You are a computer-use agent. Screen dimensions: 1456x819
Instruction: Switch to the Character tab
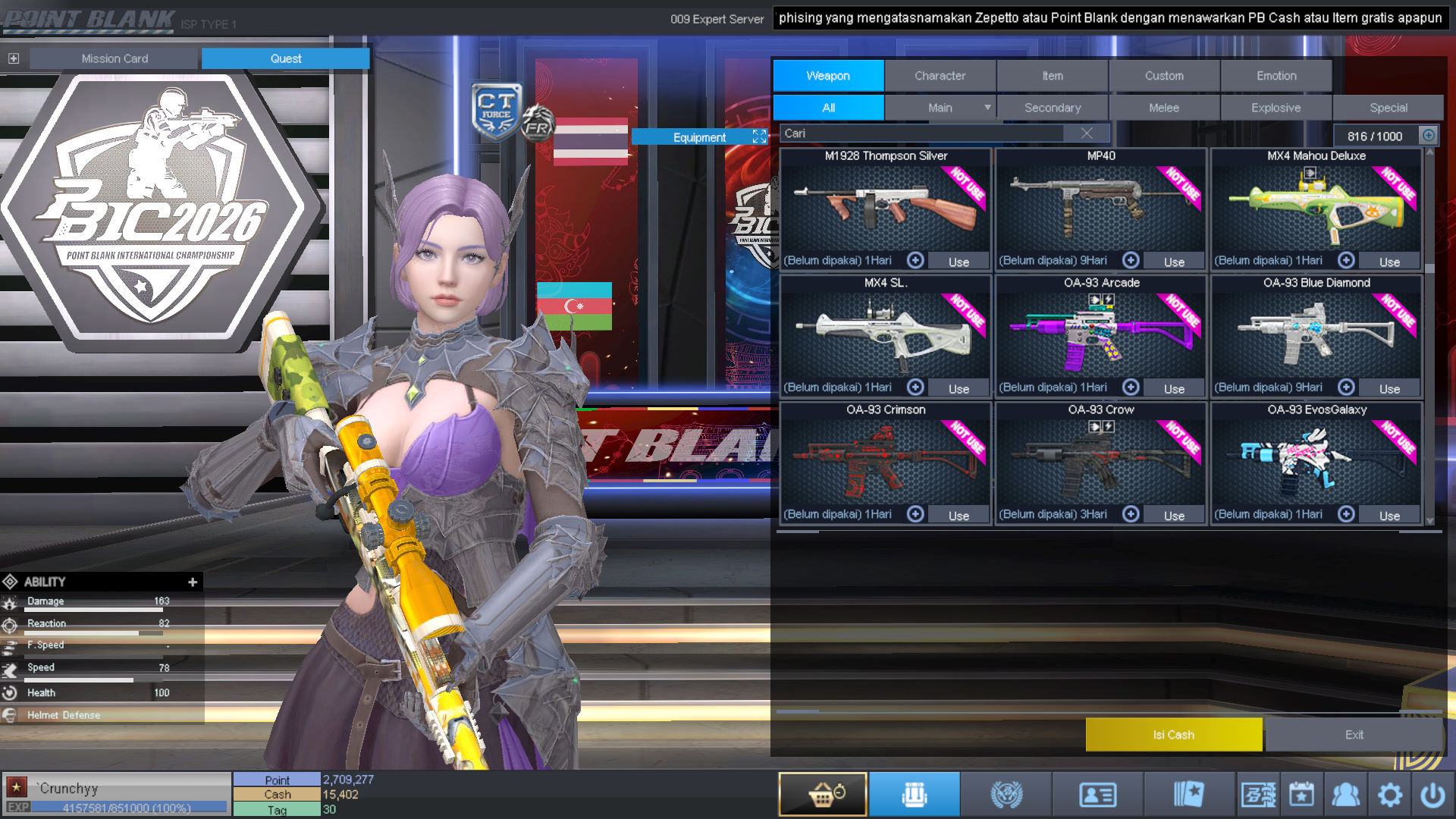[940, 76]
